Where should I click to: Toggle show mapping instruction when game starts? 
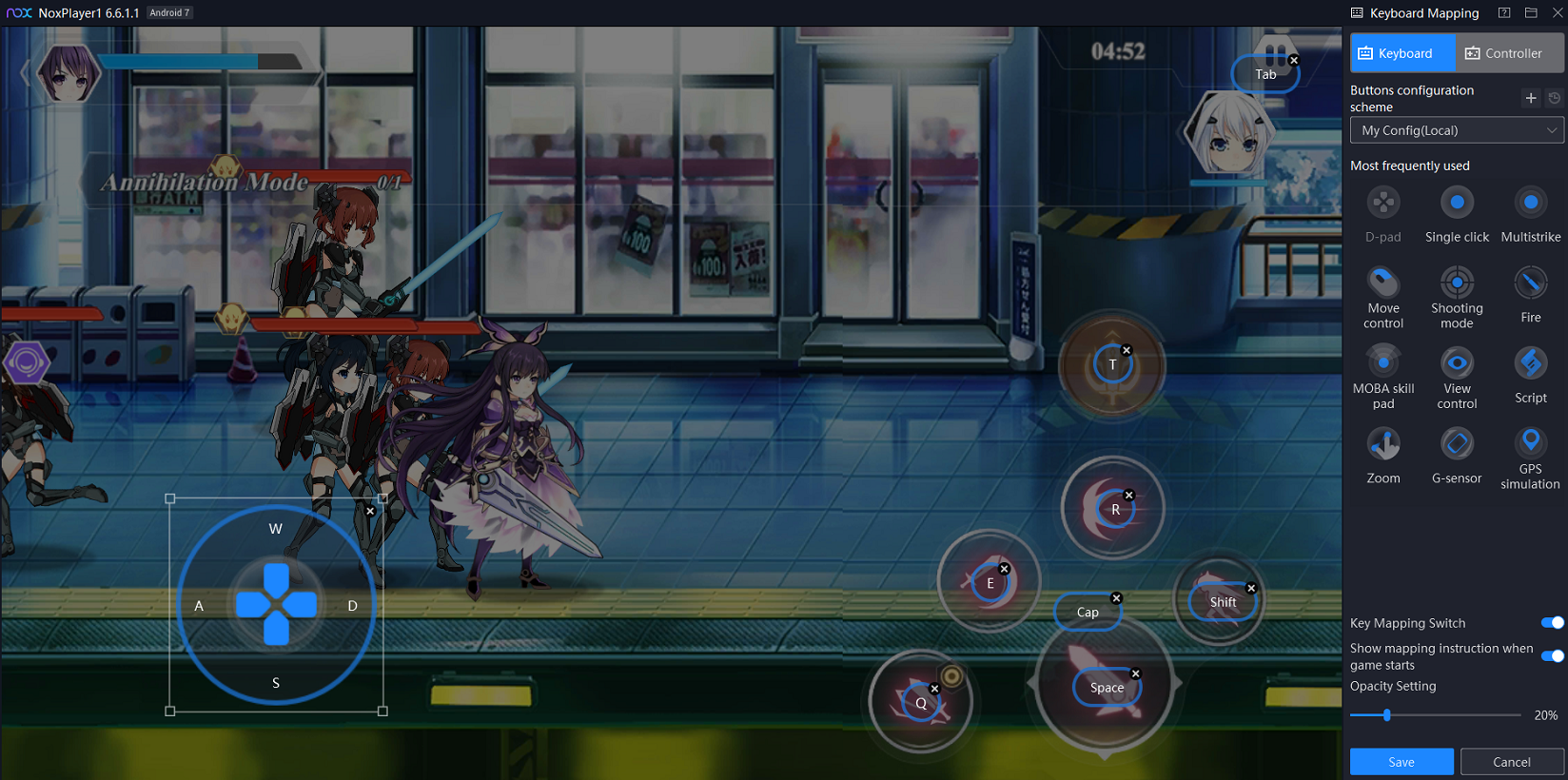pos(1552,655)
